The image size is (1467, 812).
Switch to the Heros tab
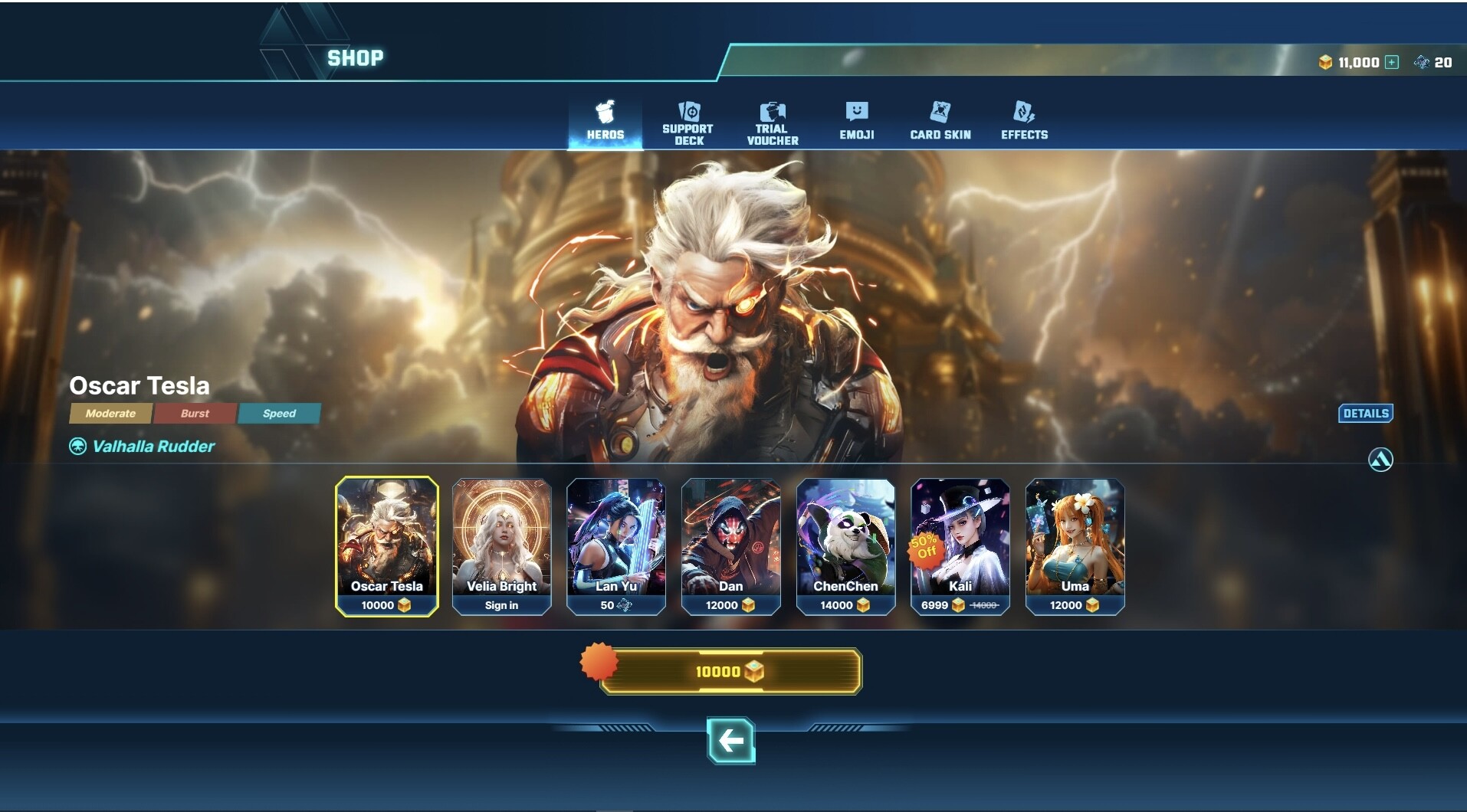(x=605, y=121)
